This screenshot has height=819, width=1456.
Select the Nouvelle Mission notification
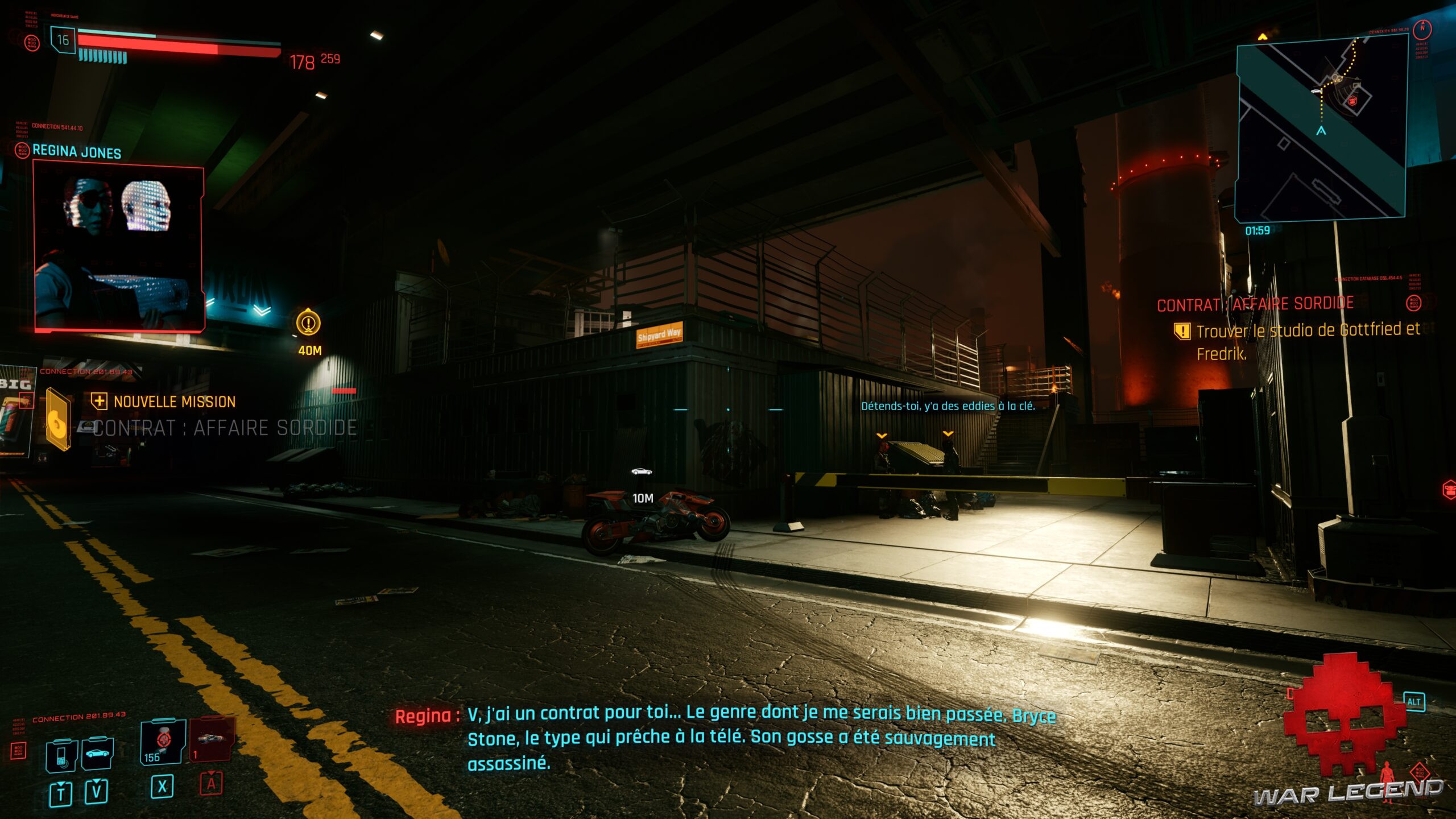pos(174,402)
